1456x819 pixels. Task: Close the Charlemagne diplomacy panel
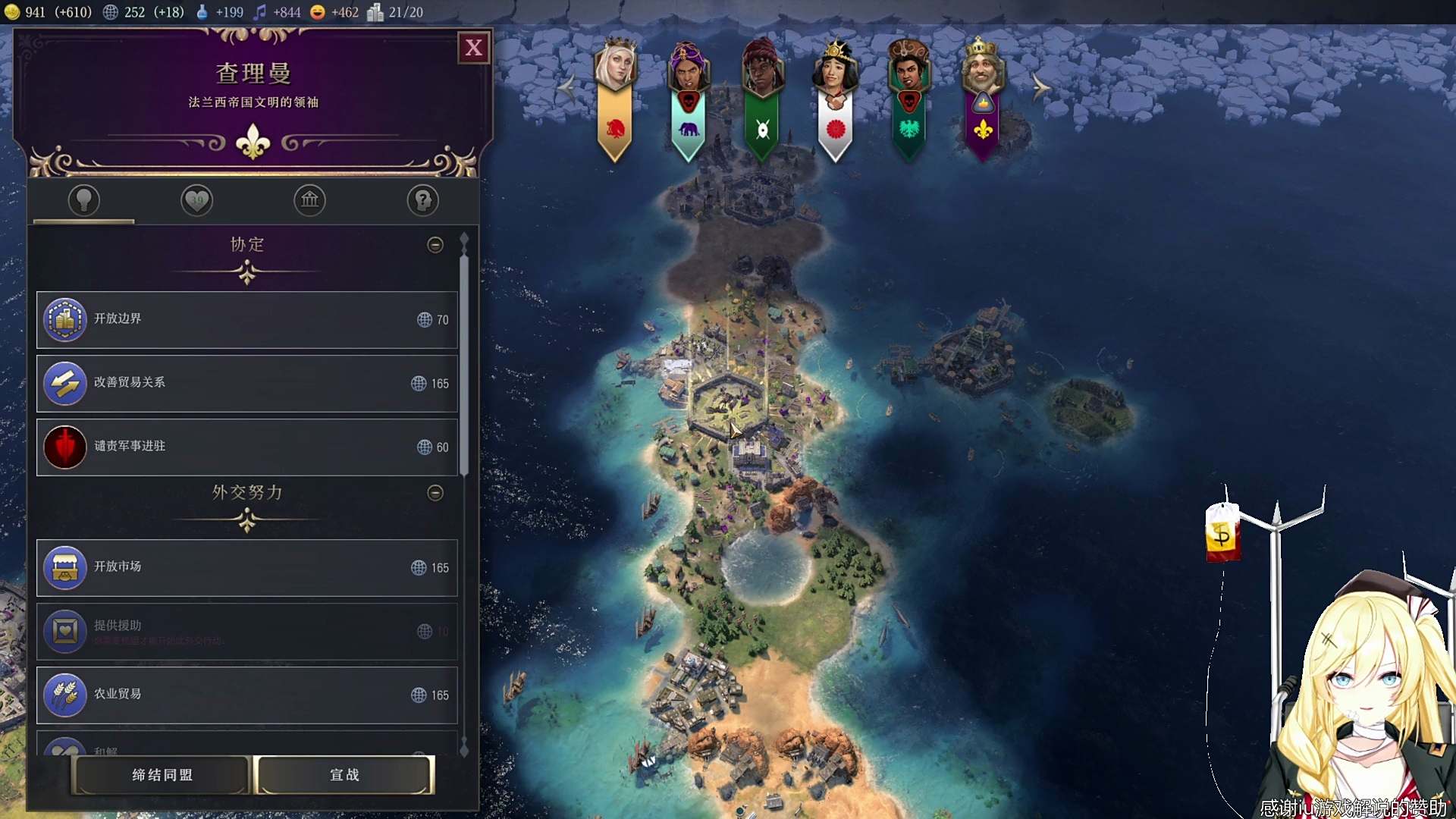tap(474, 48)
